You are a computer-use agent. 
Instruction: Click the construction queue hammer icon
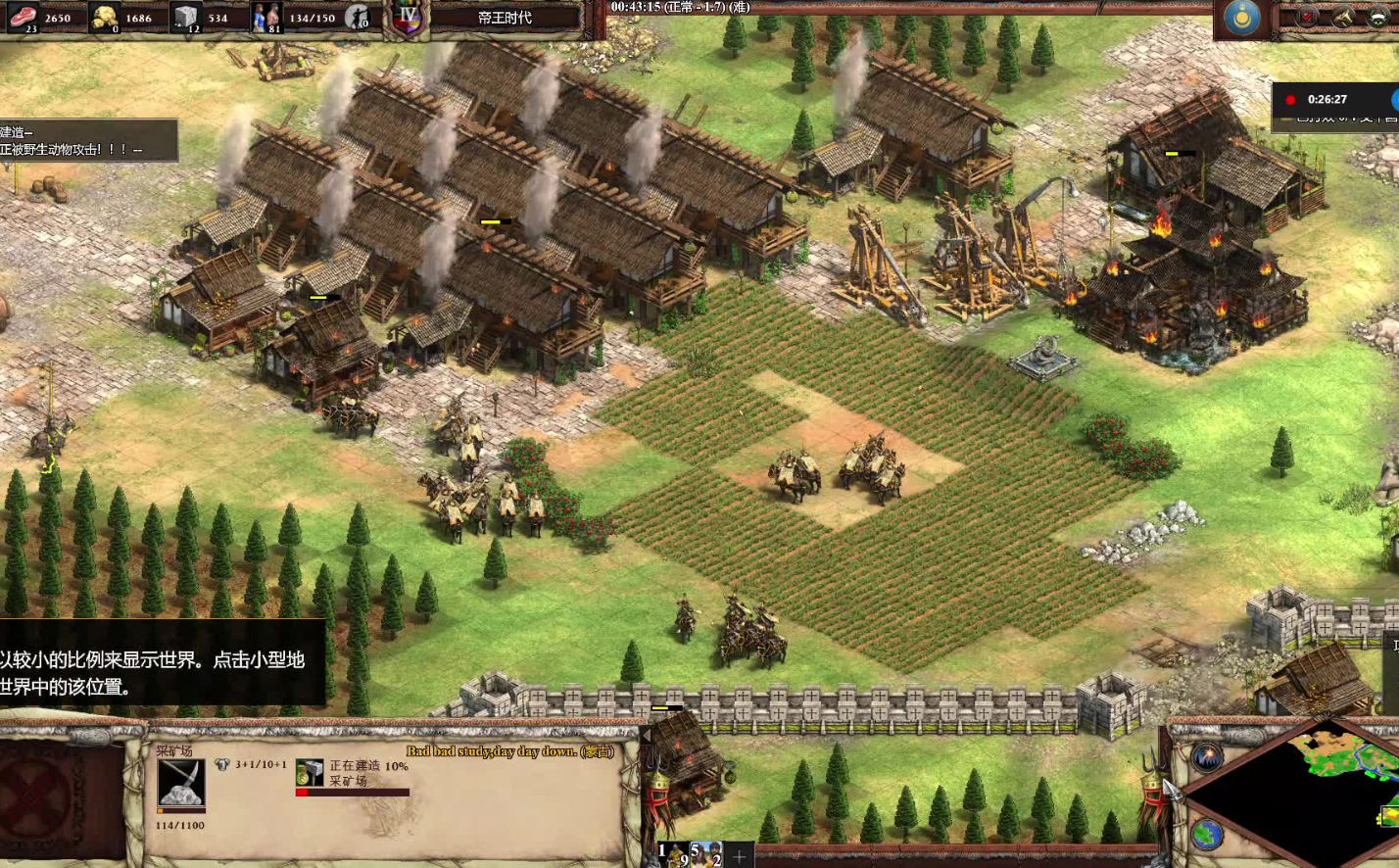310,773
